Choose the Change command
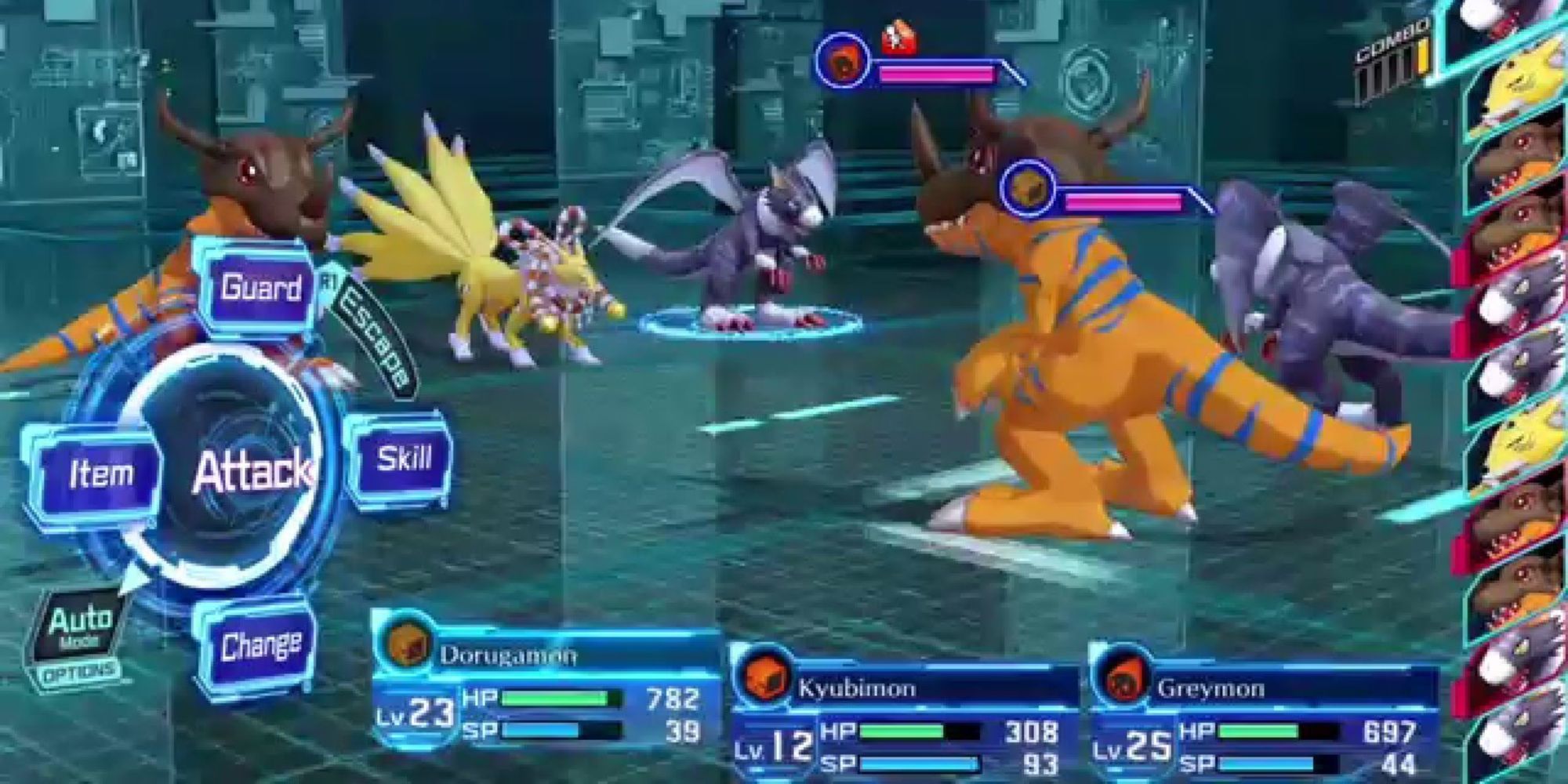1568x784 pixels. click(x=260, y=647)
